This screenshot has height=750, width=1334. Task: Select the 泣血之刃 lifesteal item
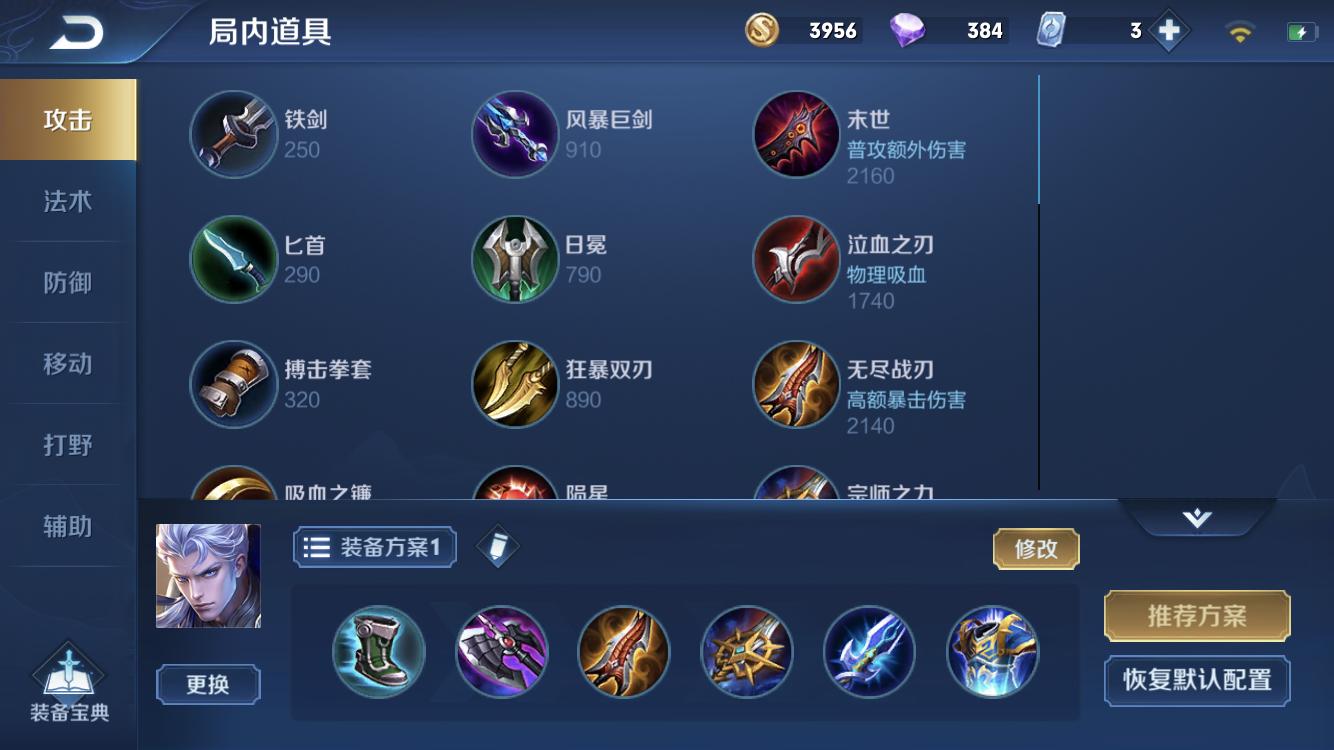[796, 258]
